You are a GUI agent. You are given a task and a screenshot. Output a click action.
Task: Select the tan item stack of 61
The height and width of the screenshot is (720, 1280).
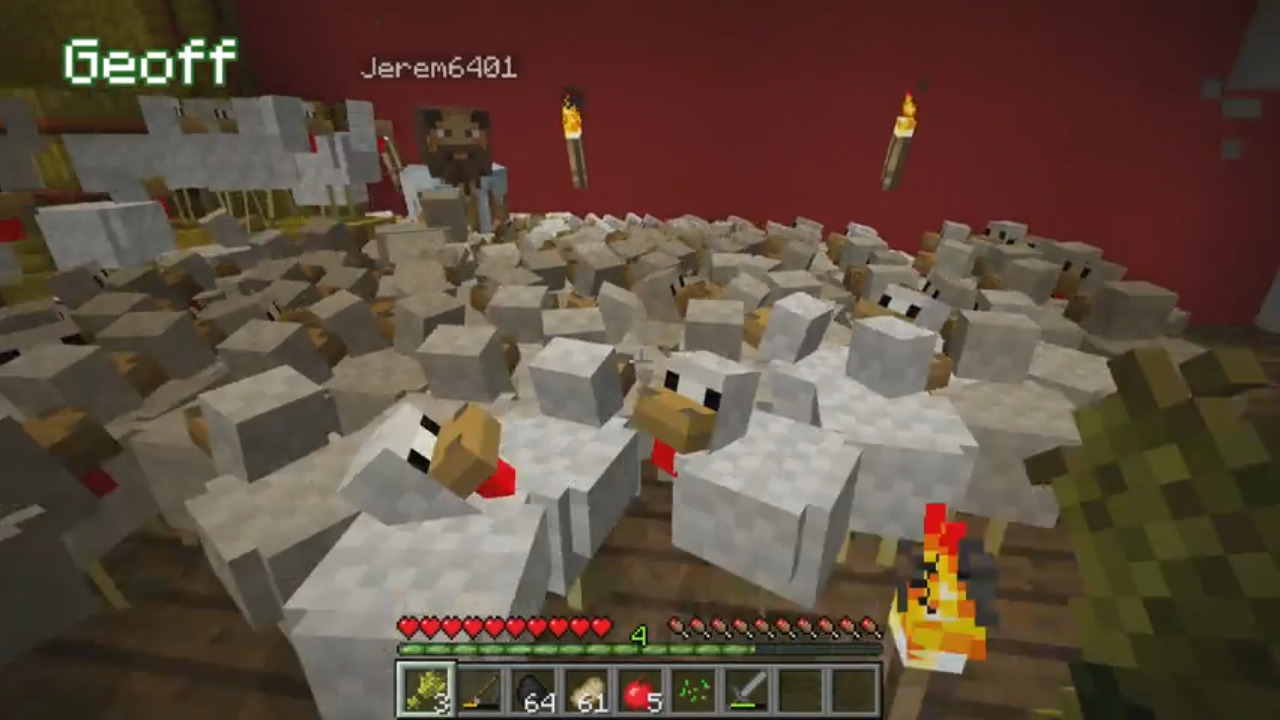(587, 689)
